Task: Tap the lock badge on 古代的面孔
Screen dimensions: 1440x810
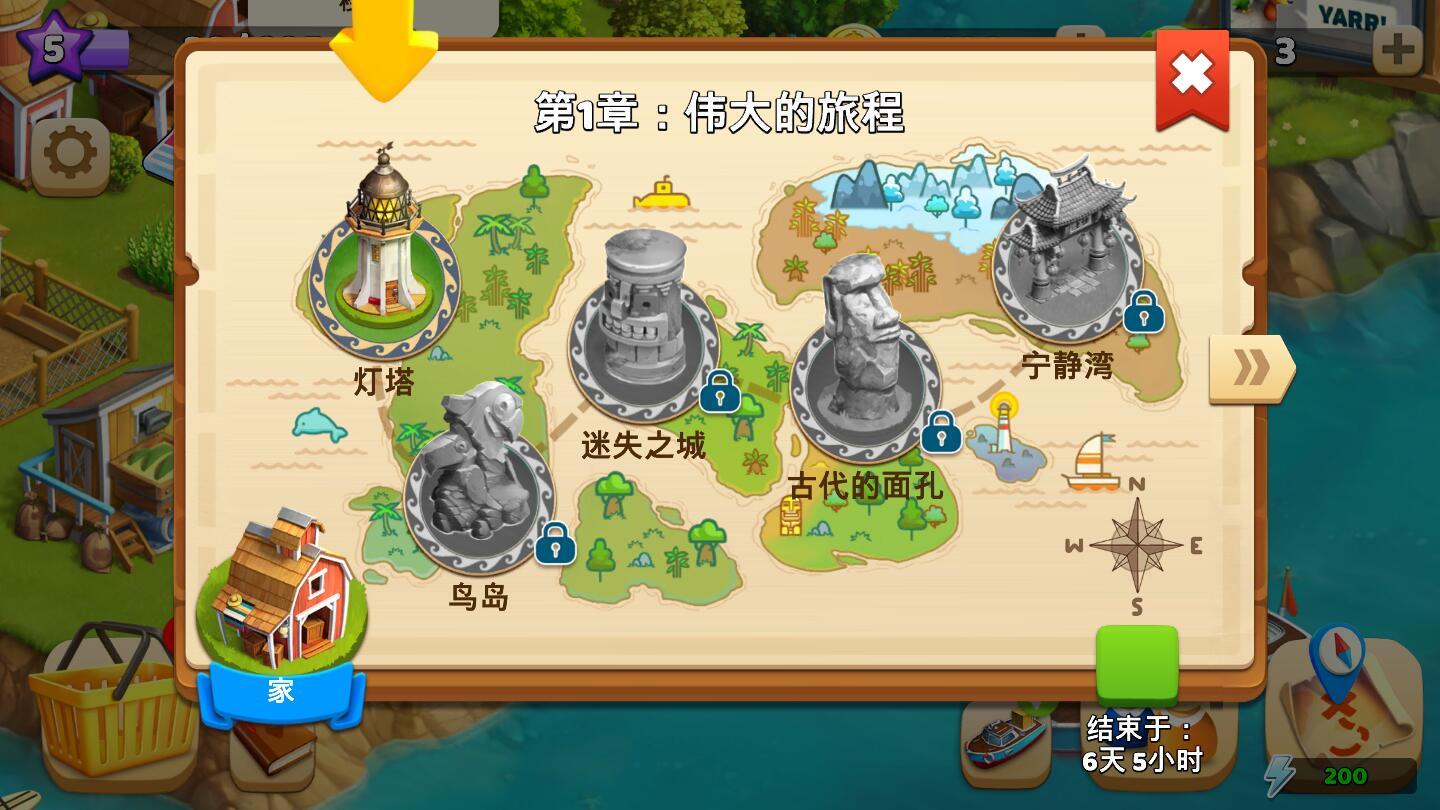Action: [x=940, y=434]
